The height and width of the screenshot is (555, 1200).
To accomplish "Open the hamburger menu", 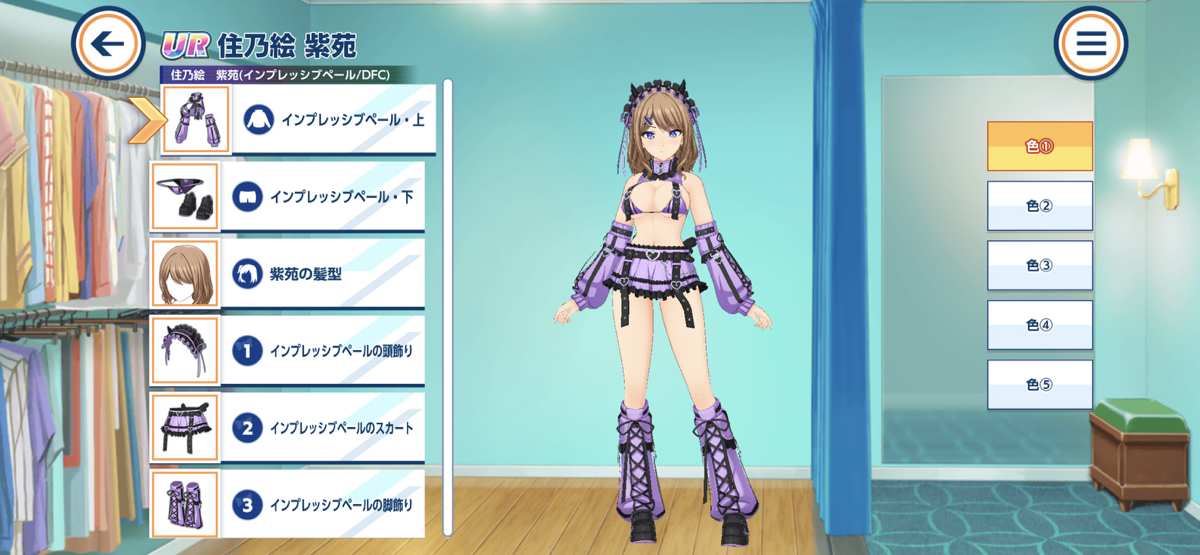I will pos(1090,44).
